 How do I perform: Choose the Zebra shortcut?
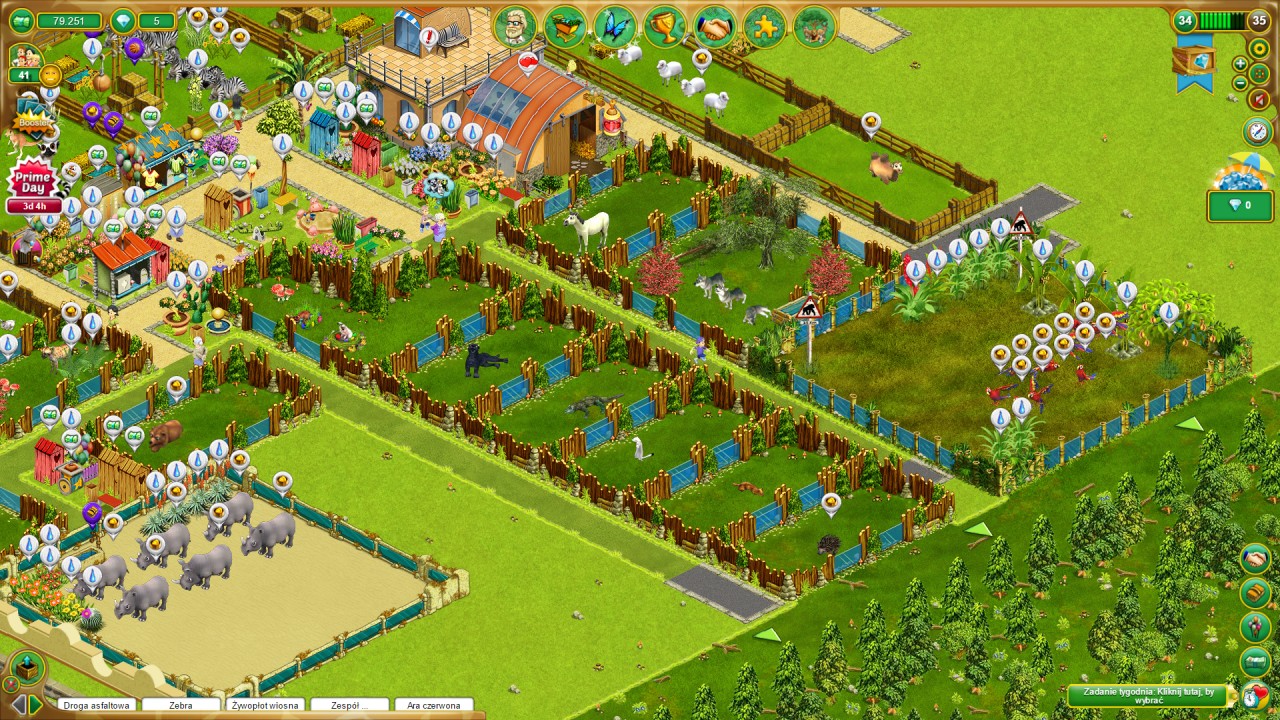[180, 705]
